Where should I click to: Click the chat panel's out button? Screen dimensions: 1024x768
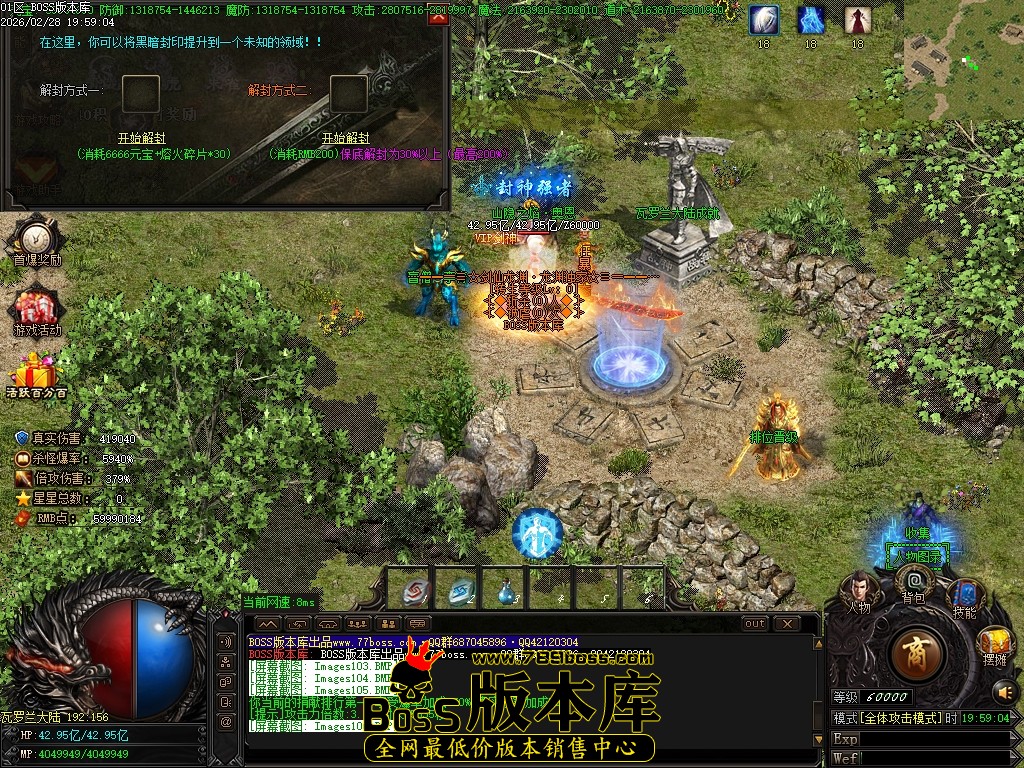point(755,623)
